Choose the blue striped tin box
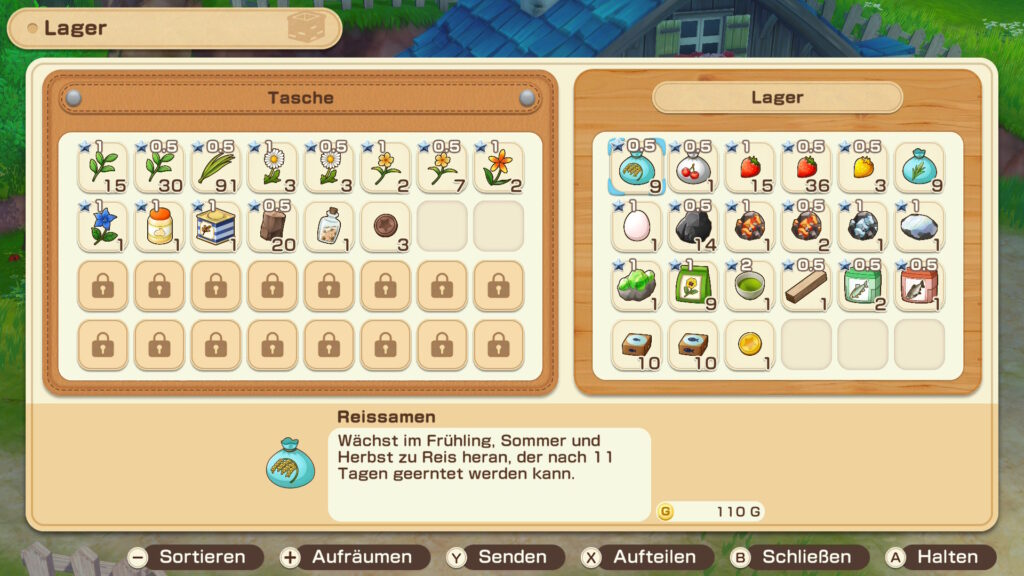This screenshot has height=576, width=1024. tap(216, 226)
